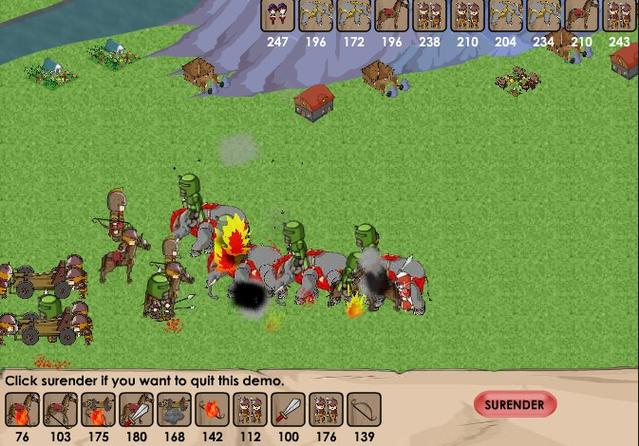
Task: Select the catapult icon labeled 204
Action: point(506,16)
